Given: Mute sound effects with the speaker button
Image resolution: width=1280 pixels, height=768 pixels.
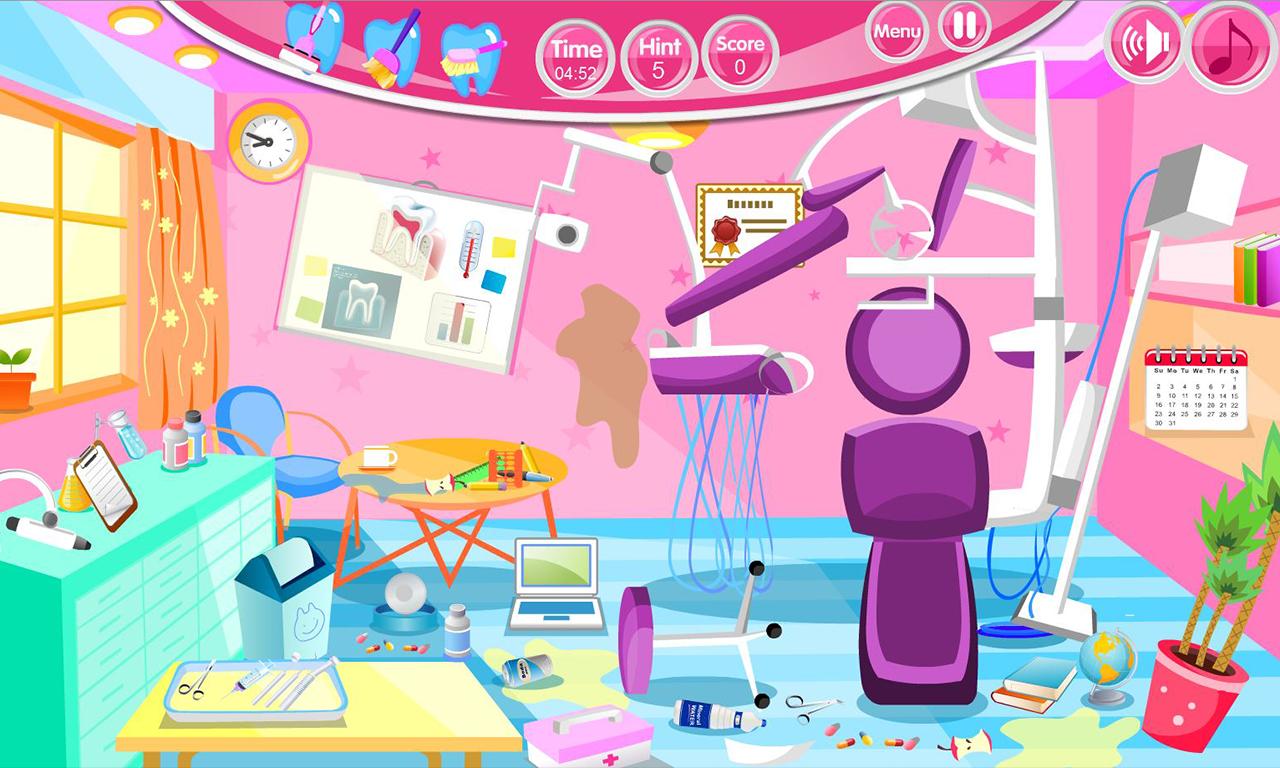Looking at the screenshot, I should [1143, 43].
